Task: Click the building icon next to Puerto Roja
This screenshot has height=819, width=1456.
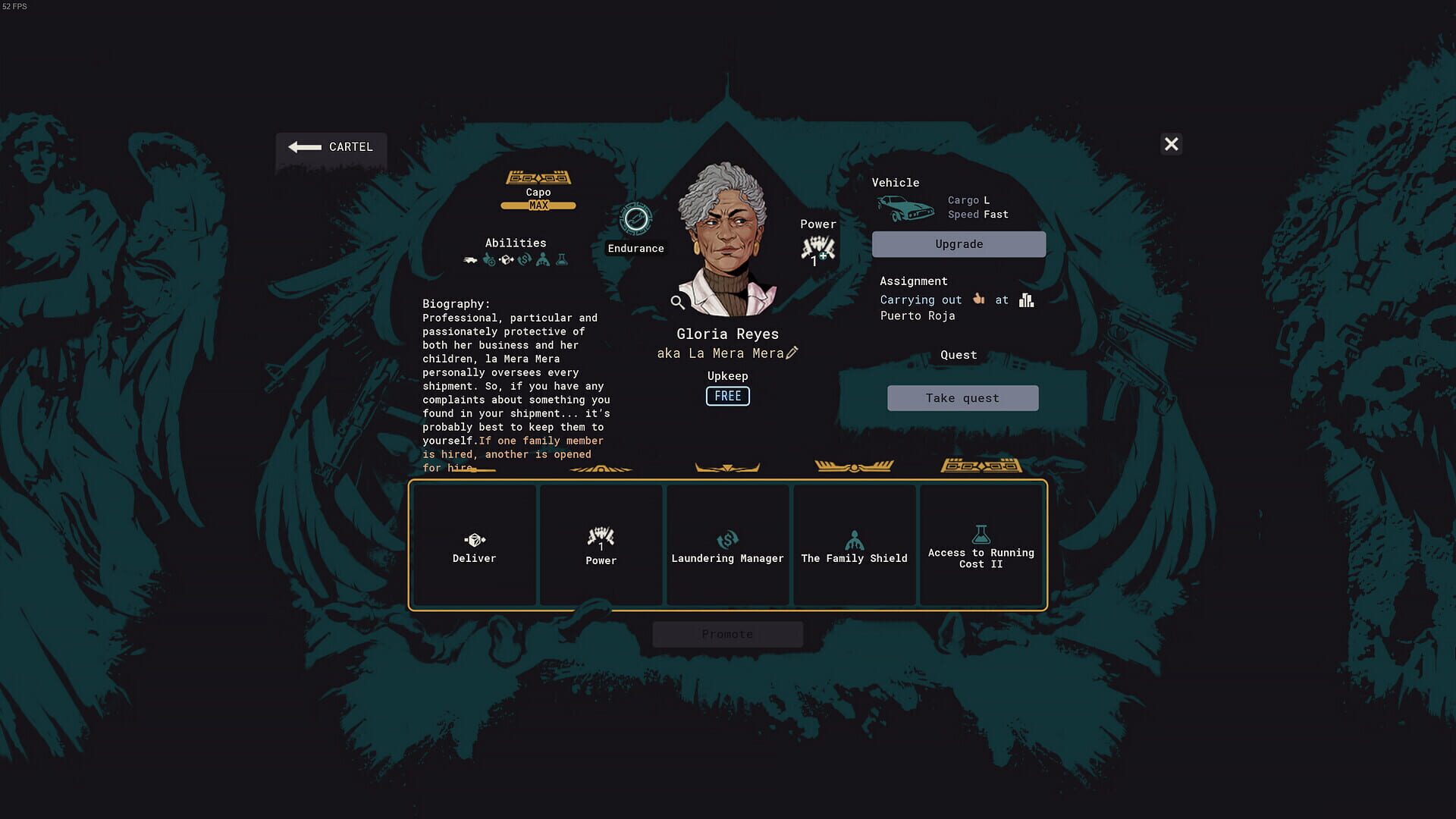Action: [x=1027, y=300]
